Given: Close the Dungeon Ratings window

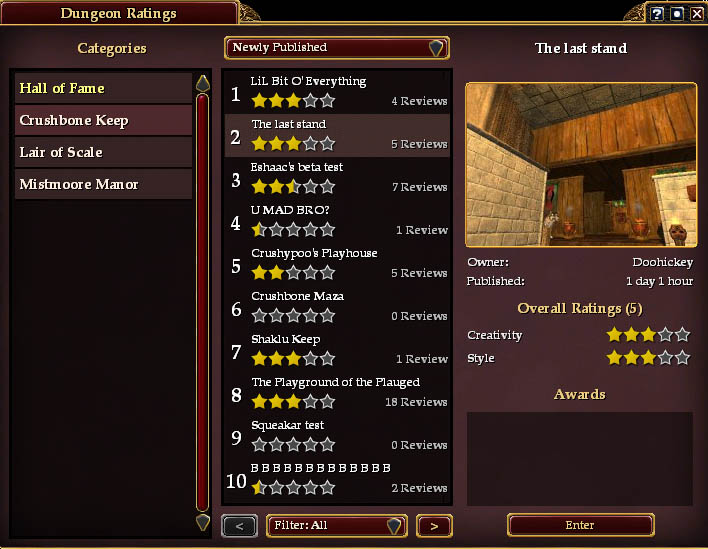Looking at the screenshot, I should (x=696, y=13).
